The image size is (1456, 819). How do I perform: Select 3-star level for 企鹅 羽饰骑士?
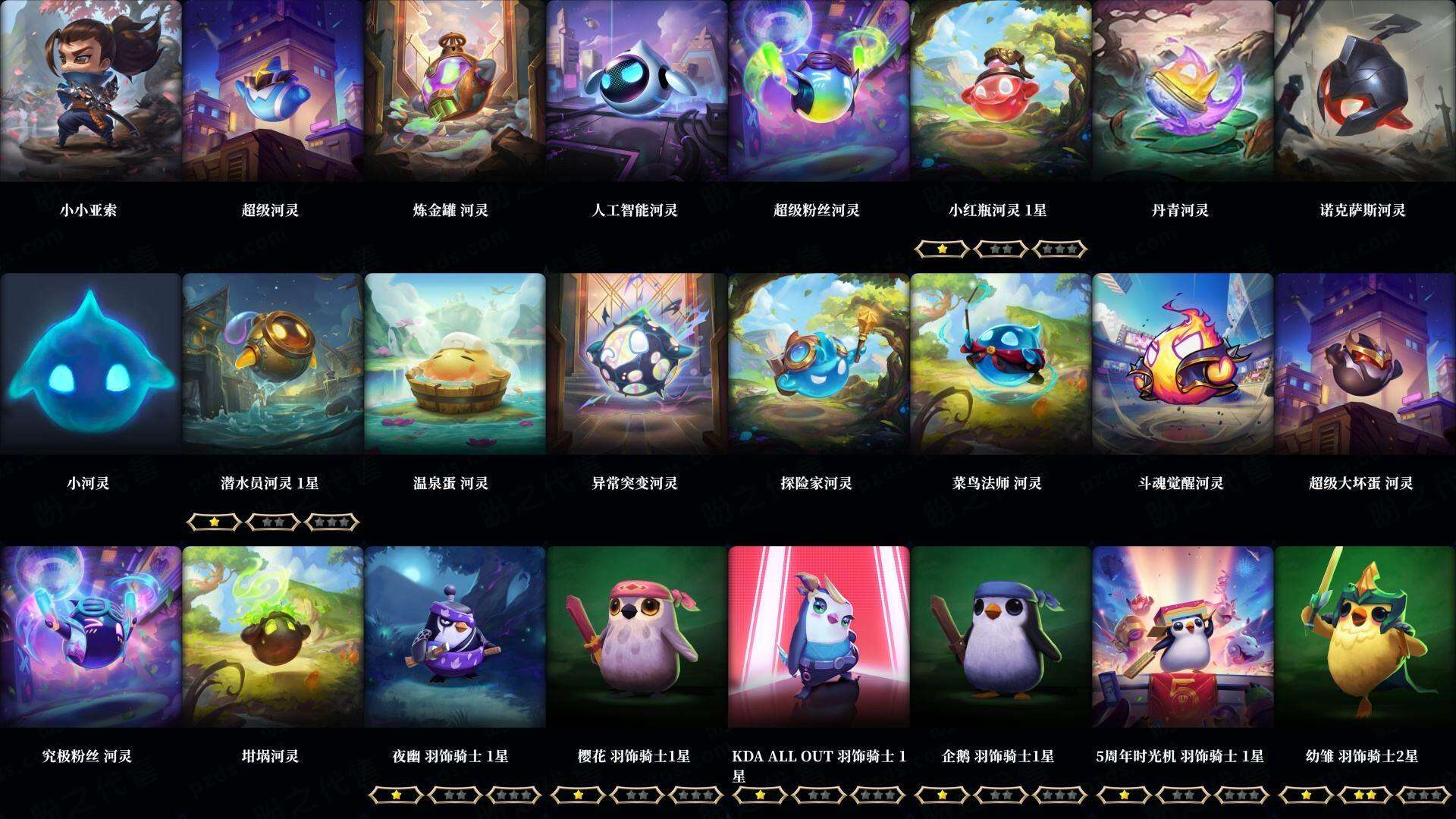click(x=1059, y=794)
